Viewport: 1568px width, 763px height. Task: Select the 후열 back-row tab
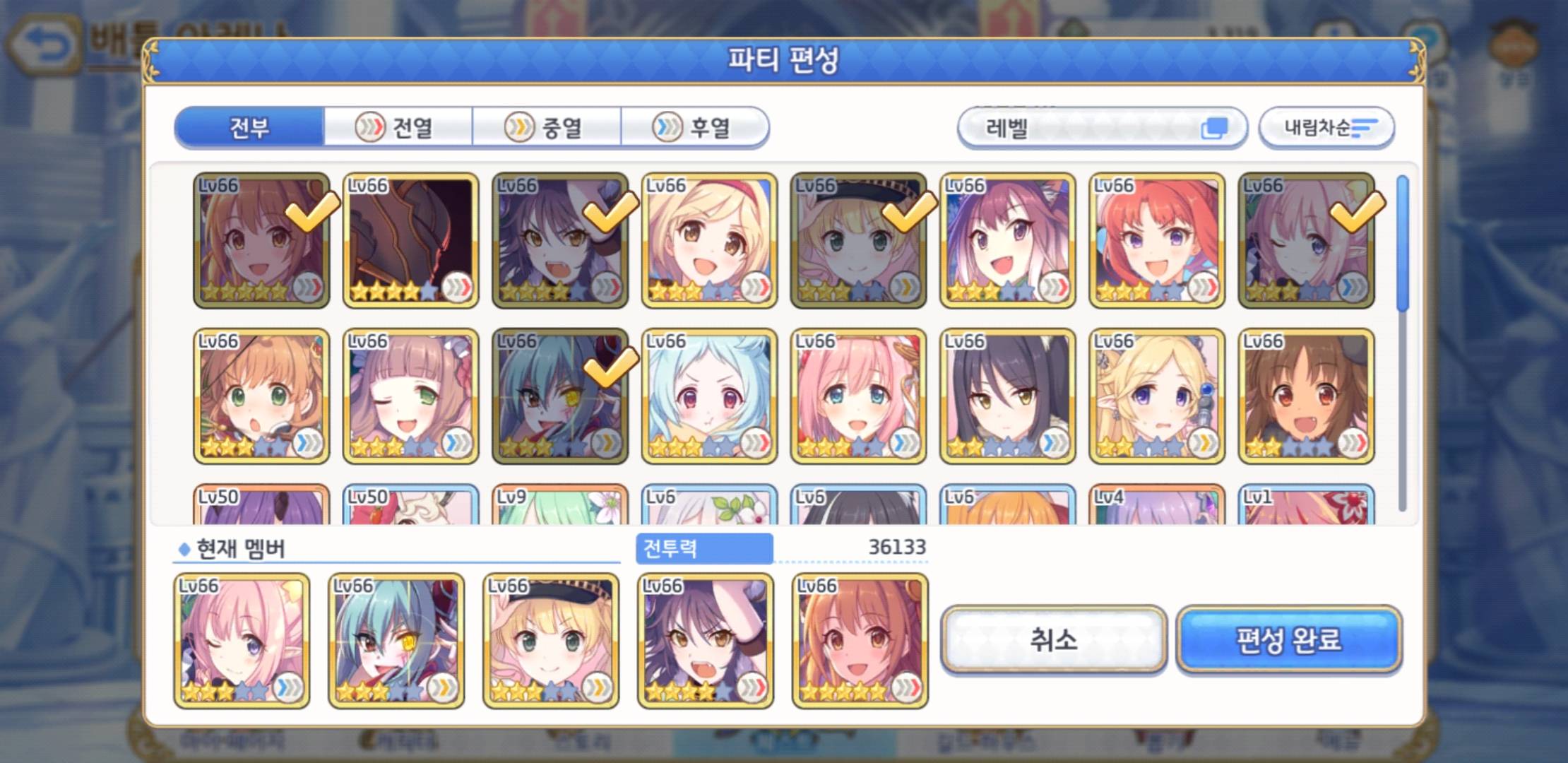(695, 128)
